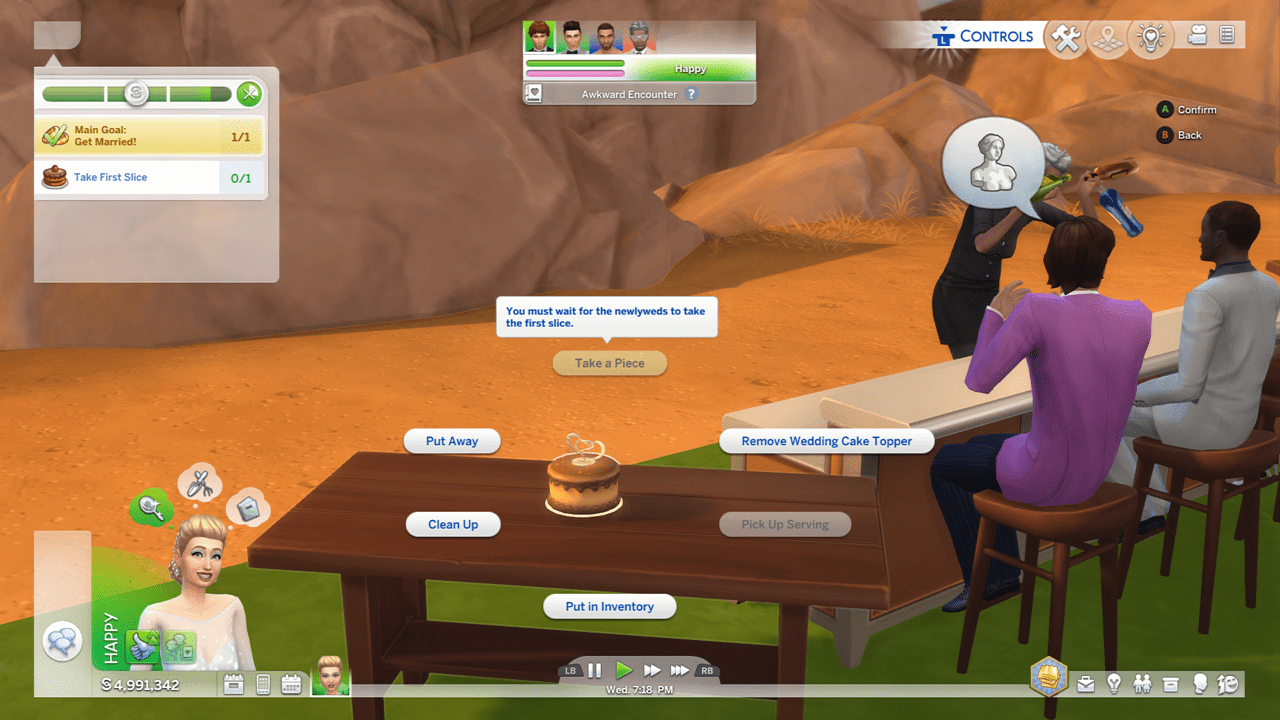Open the phone icon near the funds display
Image resolution: width=1280 pixels, height=720 pixels.
tap(263, 683)
